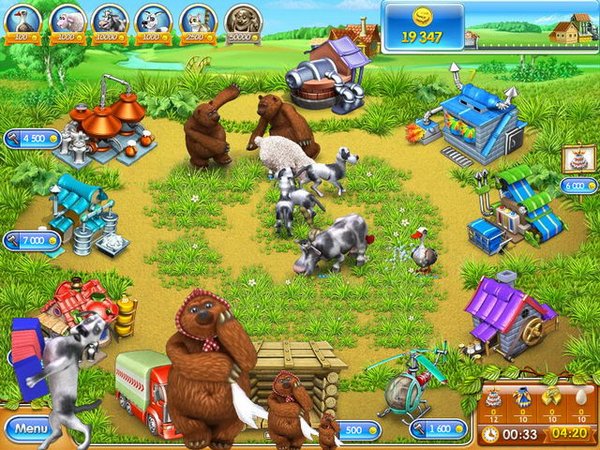Buy a guard dog for 1000 coins
The width and height of the screenshot is (600, 450).
tap(154, 19)
